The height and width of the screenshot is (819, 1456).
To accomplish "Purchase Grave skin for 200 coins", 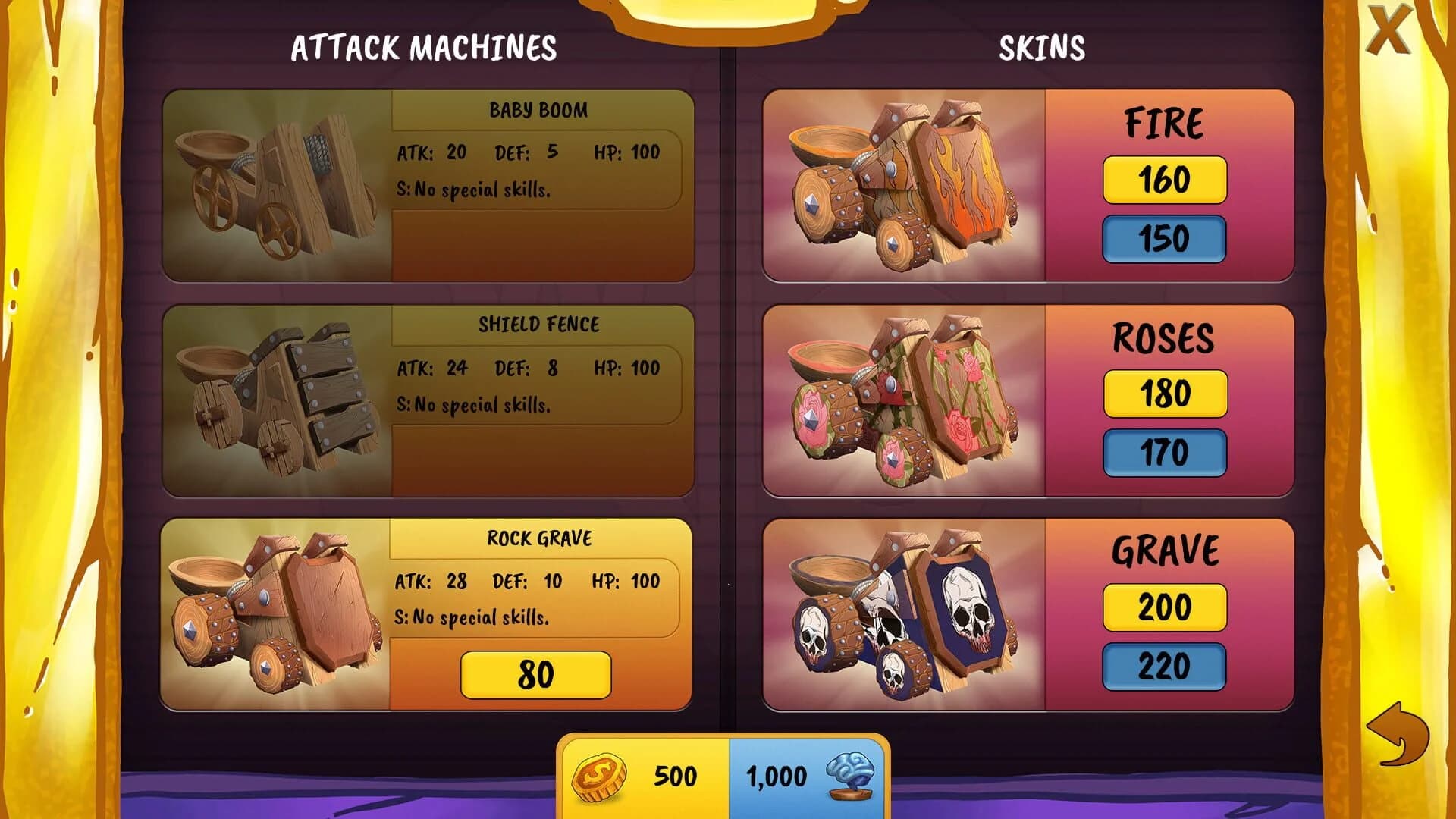I will tap(1163, 607).
